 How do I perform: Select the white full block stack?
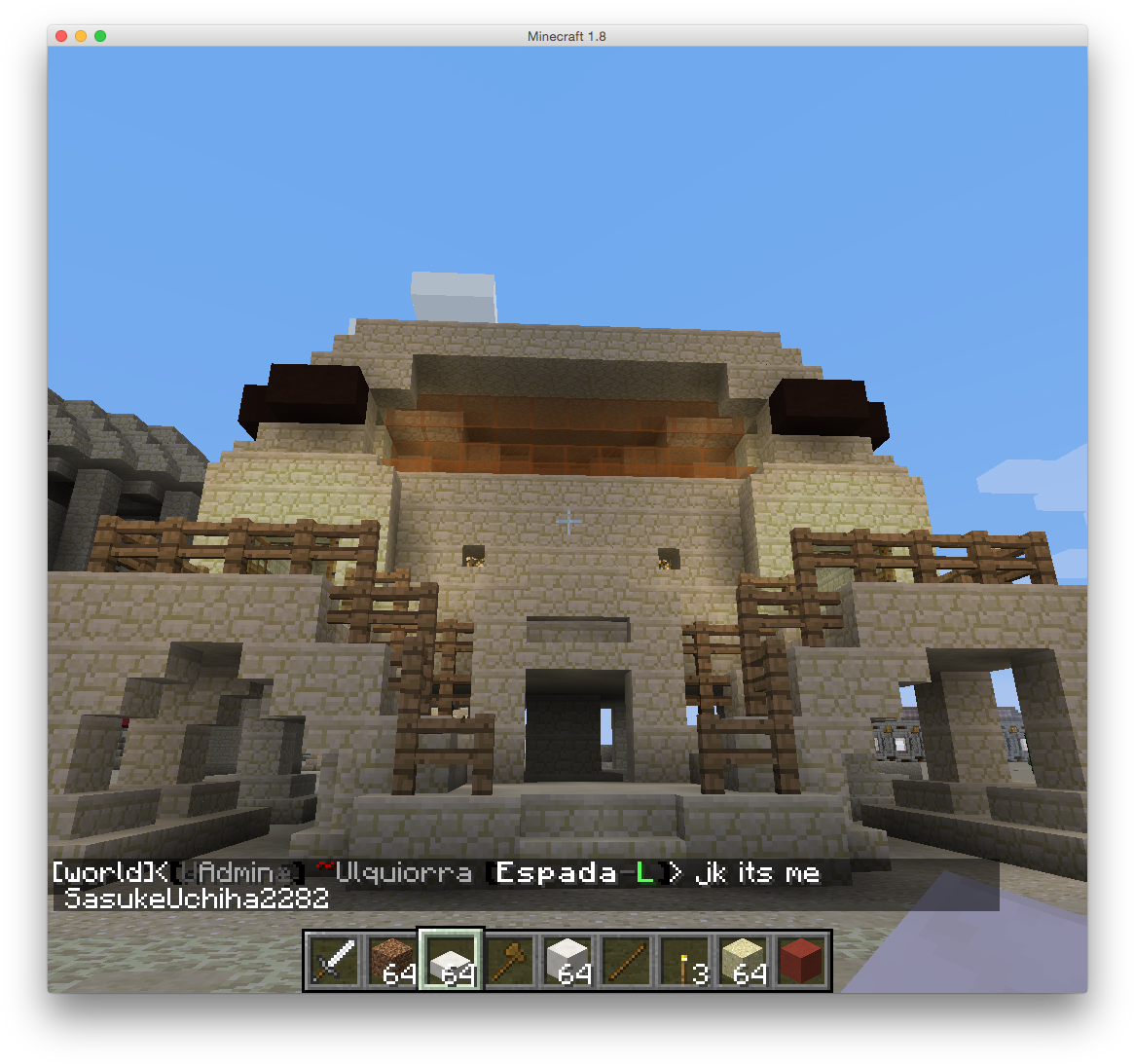click(567, 961)
